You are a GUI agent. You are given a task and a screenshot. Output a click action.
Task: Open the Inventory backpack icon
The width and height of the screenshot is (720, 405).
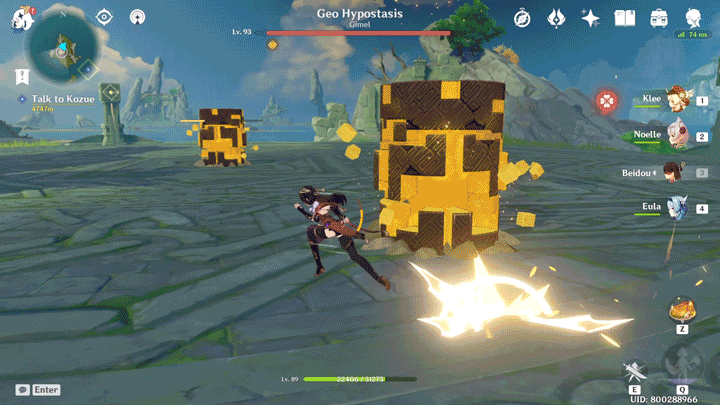[x=659, y=18]
